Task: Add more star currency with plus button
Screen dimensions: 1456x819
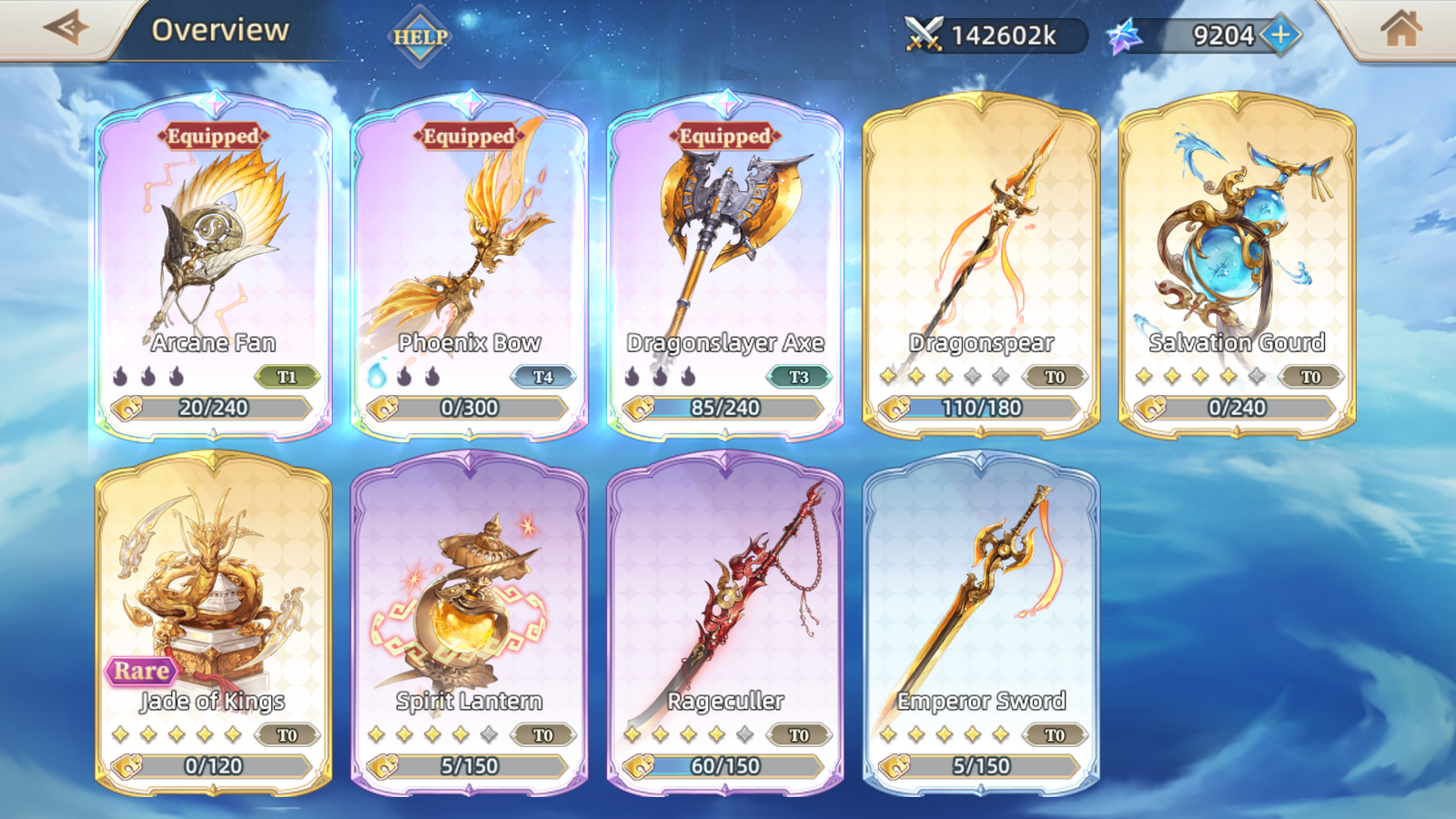Action: tap(1280, 35)
